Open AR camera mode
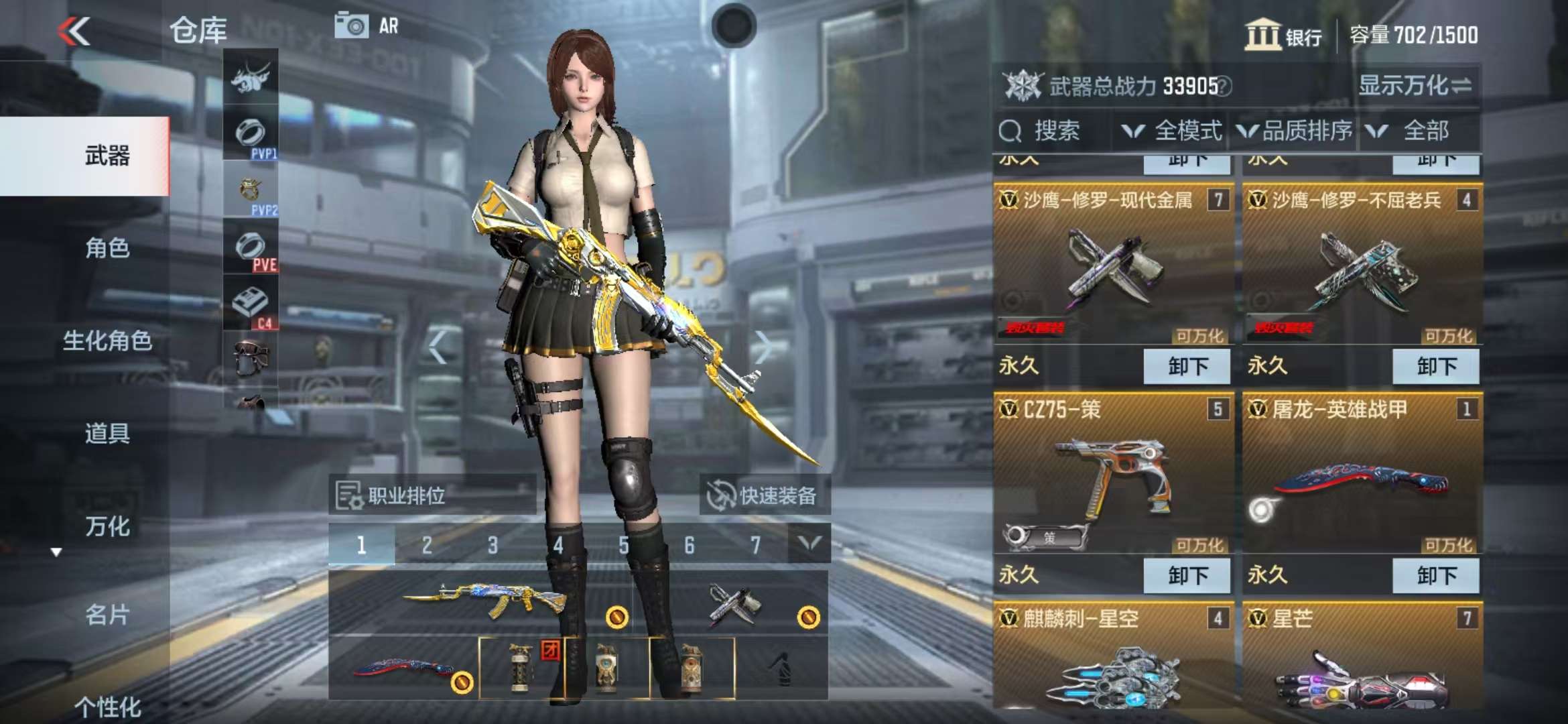Screen dimensions: 1568x724 tap(367, 26)
